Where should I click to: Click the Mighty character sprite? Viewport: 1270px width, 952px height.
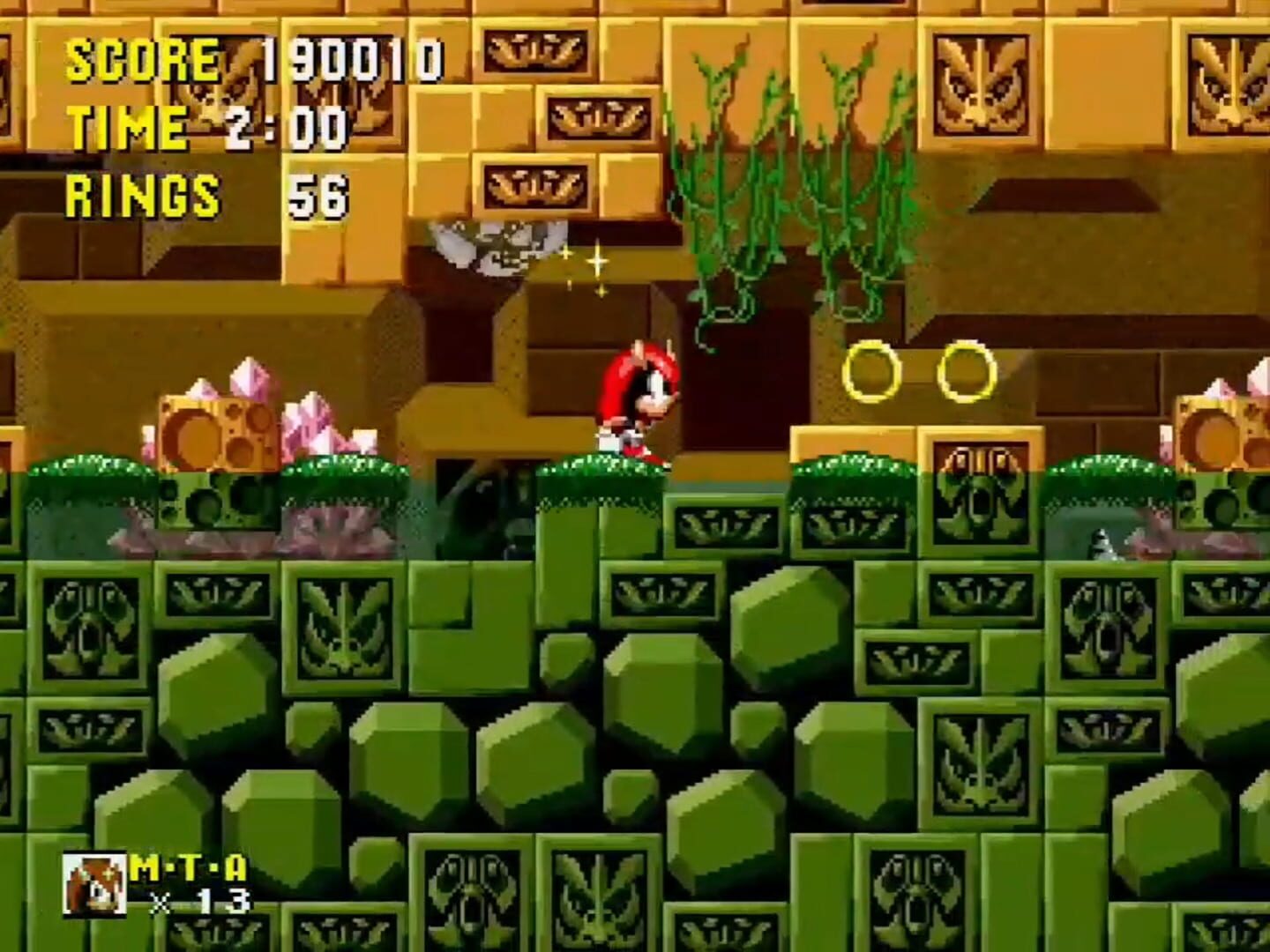[637, 401]
